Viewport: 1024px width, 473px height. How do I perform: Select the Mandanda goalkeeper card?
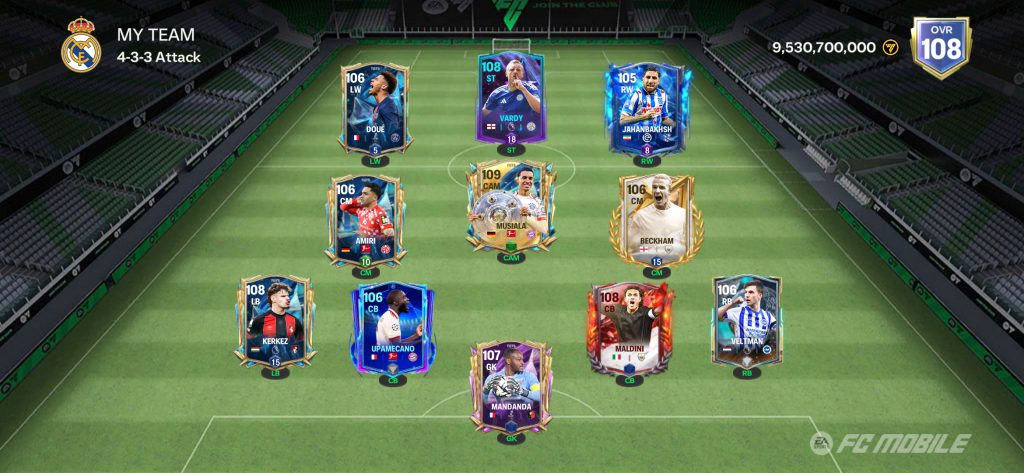510,385
